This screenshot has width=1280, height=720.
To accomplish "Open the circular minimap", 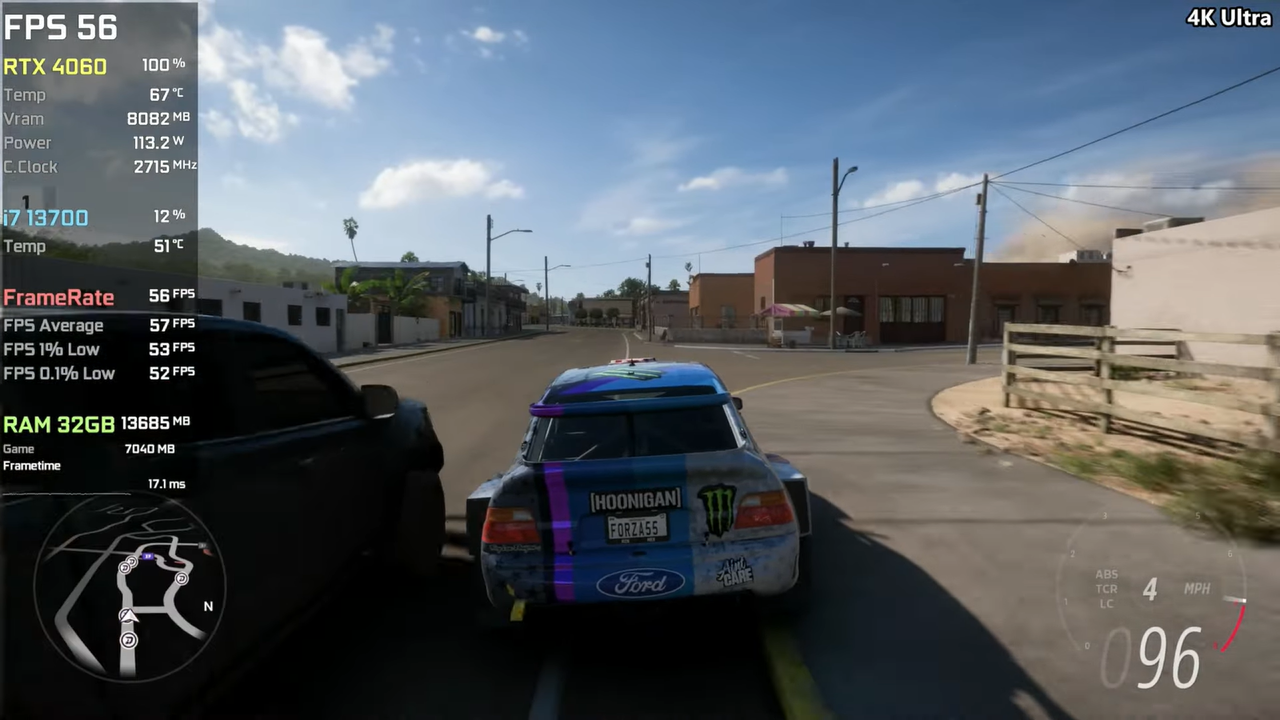I will (x=129, y=587).
